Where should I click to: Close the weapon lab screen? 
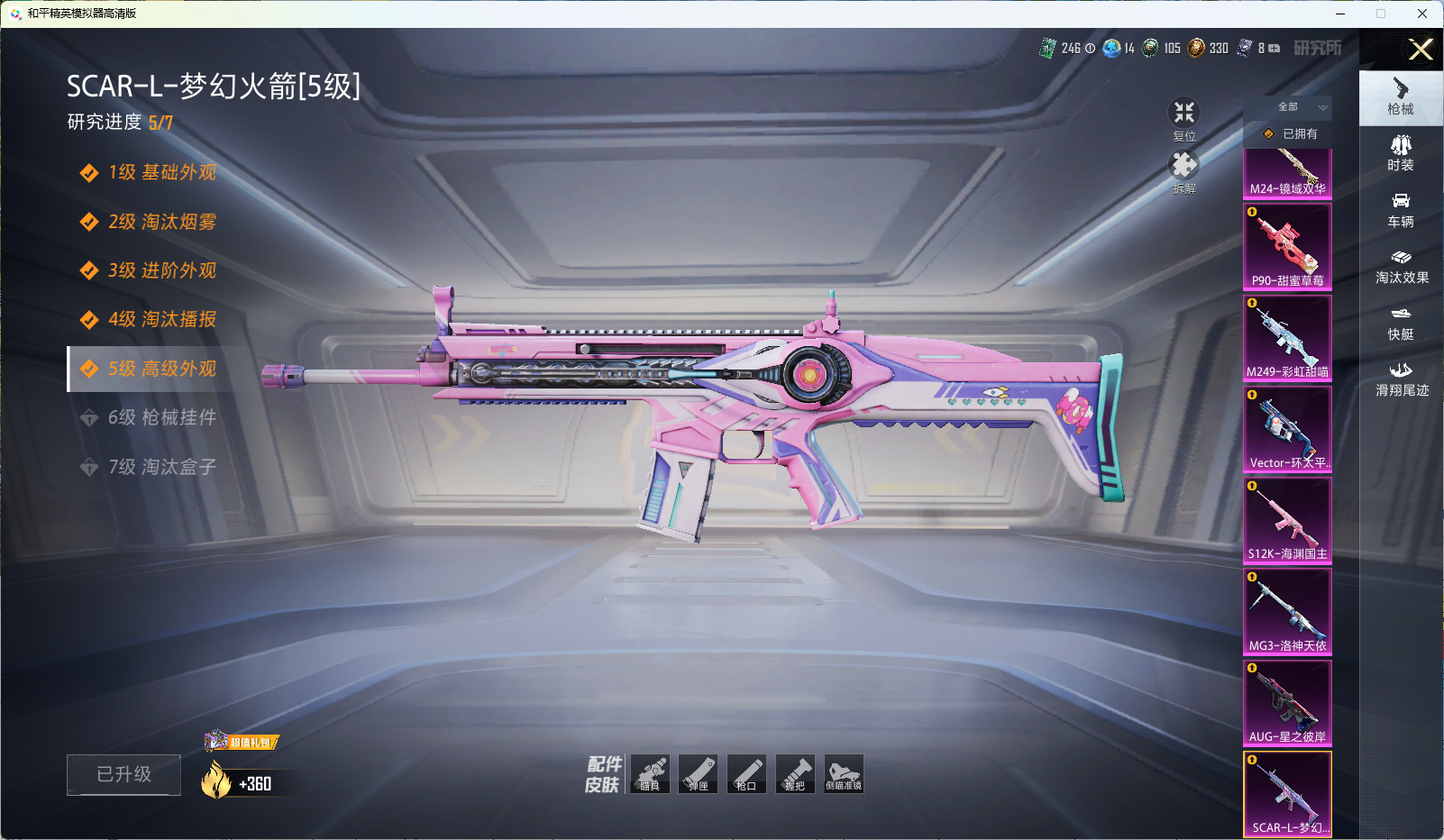click(x=1421, y=50)
